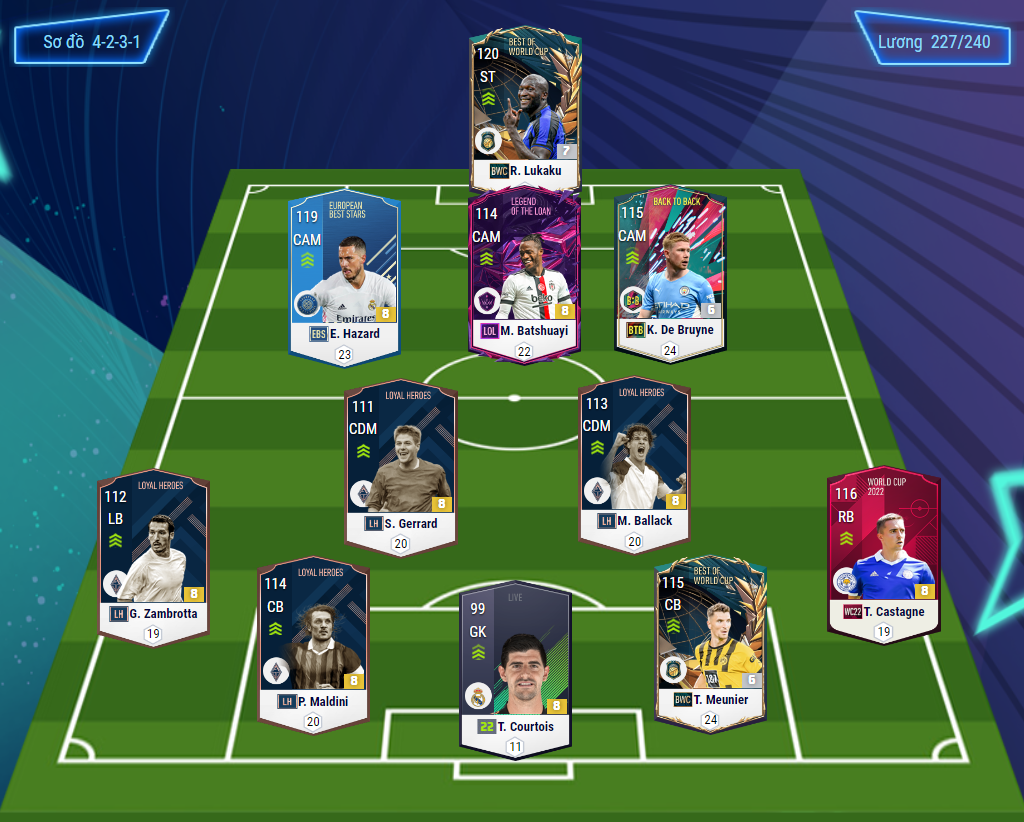Click the S. Gerrard CDM card
Screen dimensions: 1024x822
click(400, 462)
